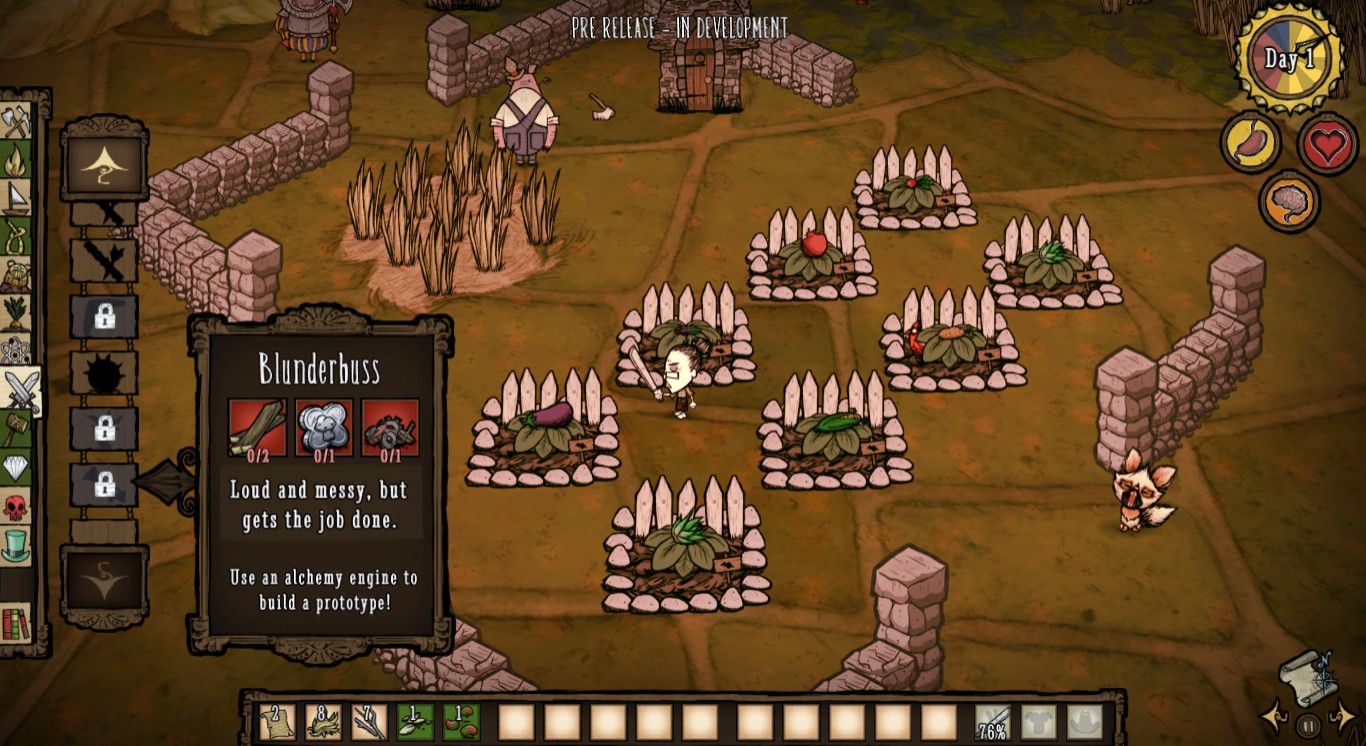Switch to the Refine diamond tab

[17, 467]
